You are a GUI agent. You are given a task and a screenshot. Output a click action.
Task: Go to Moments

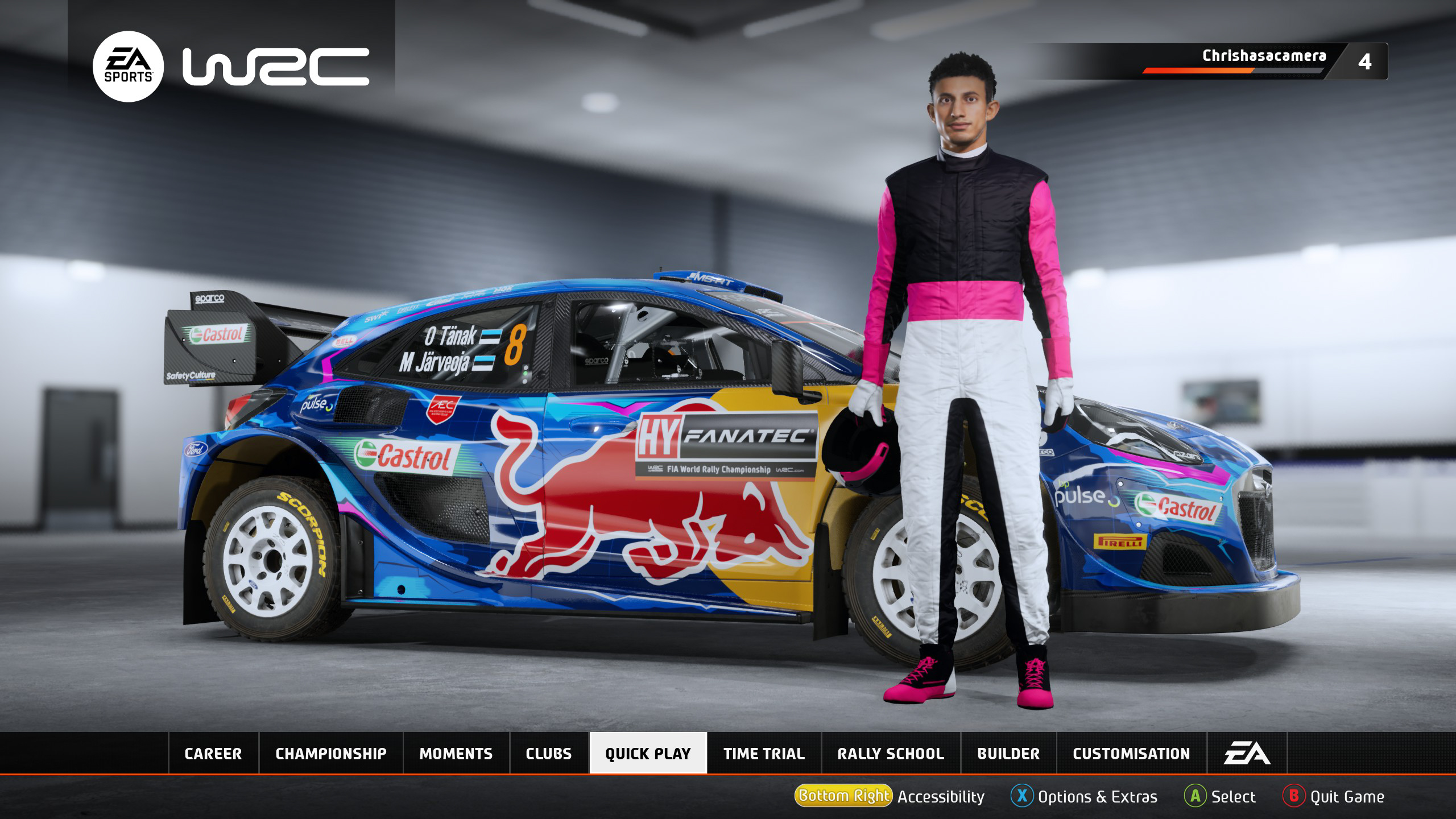click(x=456, y=754)
